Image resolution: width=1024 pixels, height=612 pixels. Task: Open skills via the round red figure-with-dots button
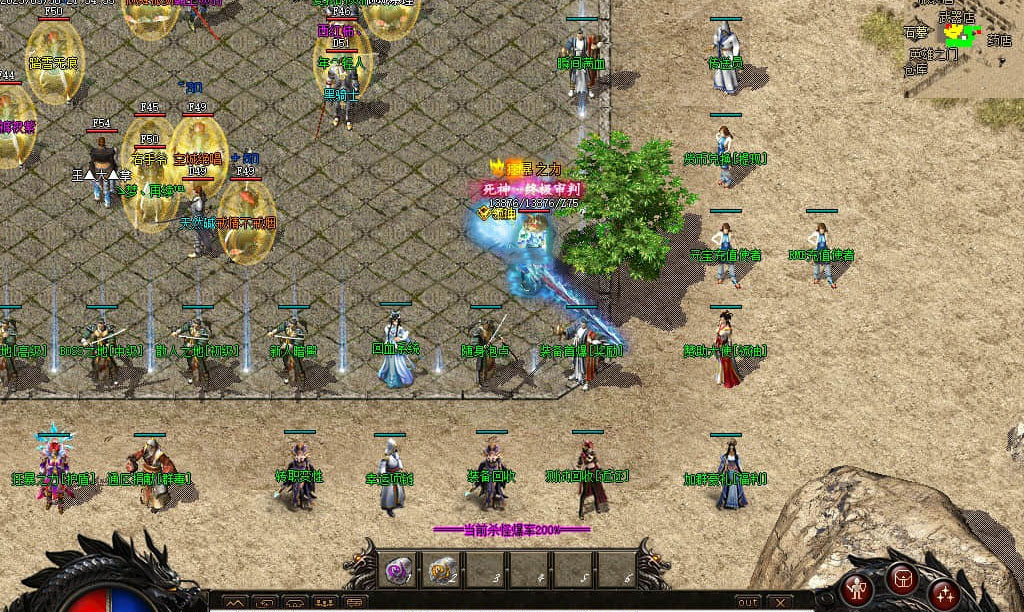(942, 594)
